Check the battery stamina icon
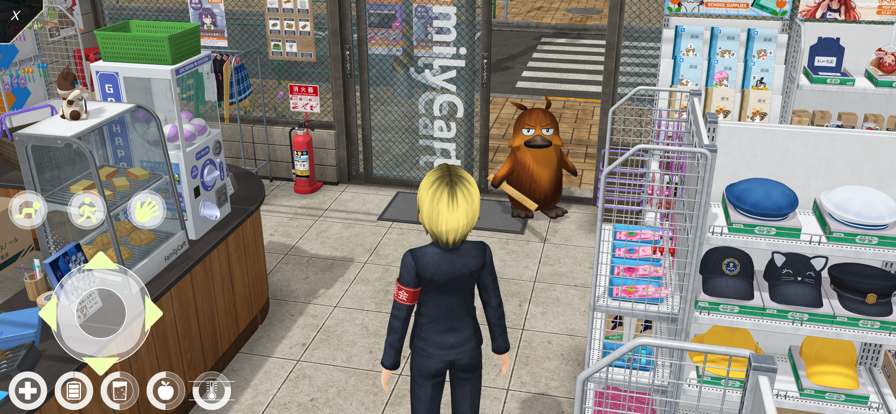Image resolution: width=896 pixels, height=414 pixels. [x=74, y=391]
